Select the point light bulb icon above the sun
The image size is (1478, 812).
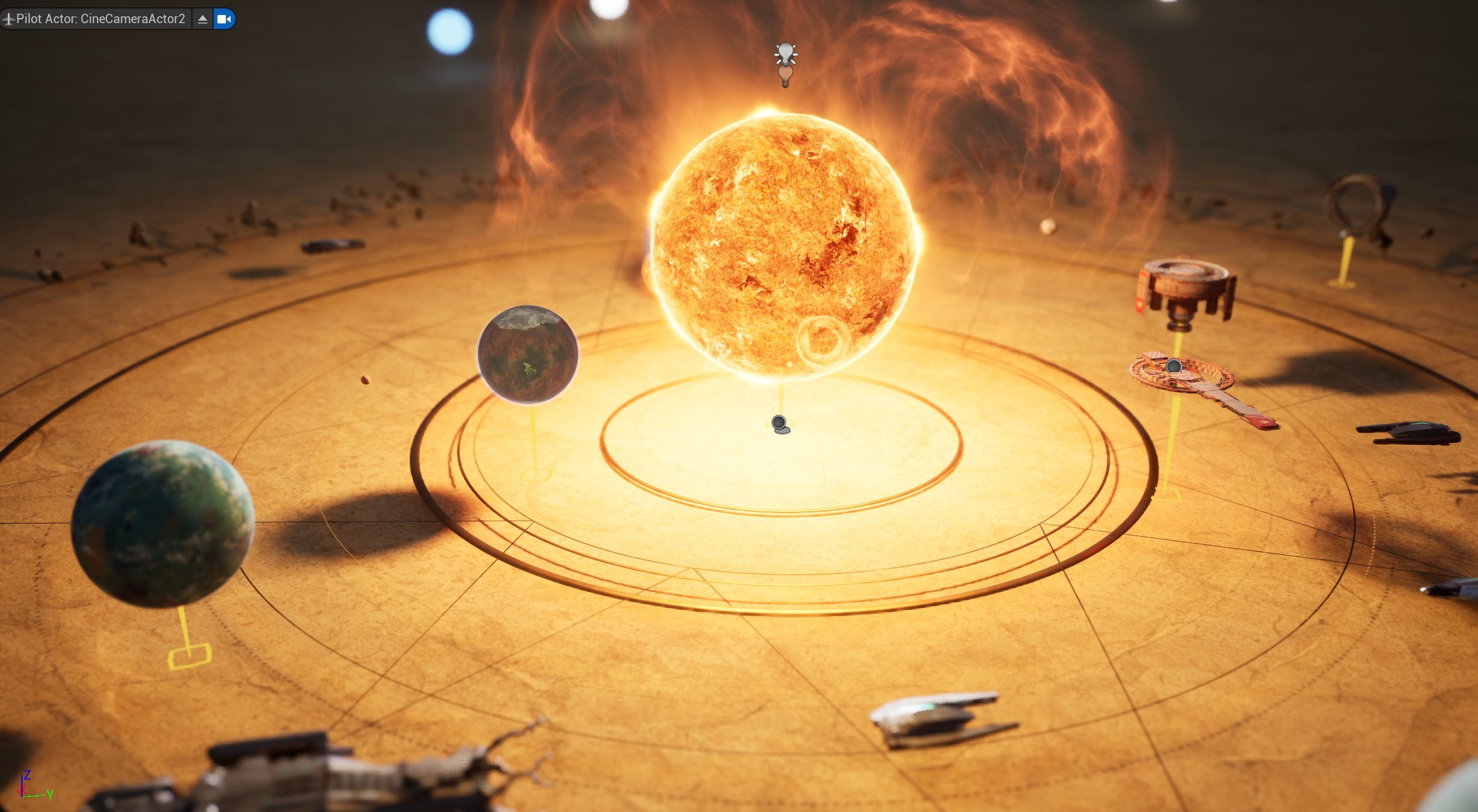786,56
